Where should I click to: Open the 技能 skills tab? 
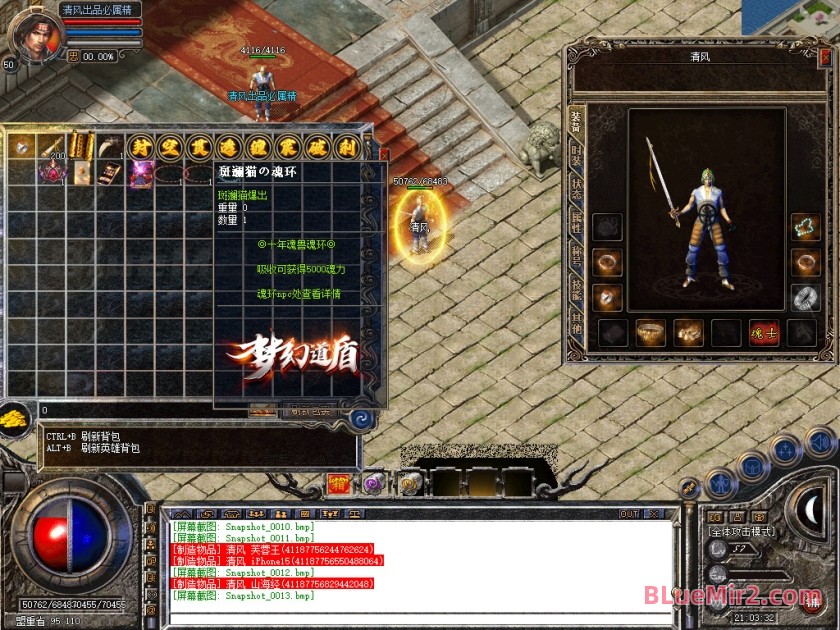coord(576,289)
